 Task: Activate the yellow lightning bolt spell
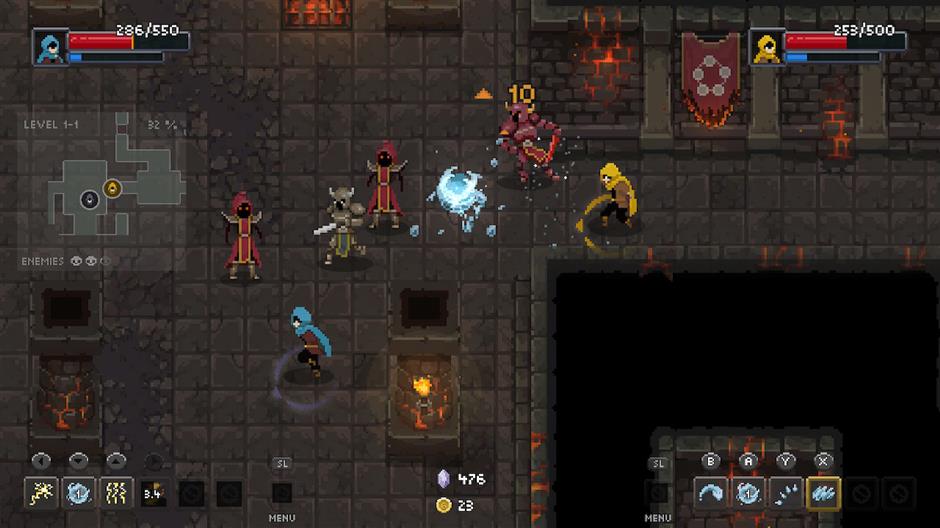(x=40, y=492)
